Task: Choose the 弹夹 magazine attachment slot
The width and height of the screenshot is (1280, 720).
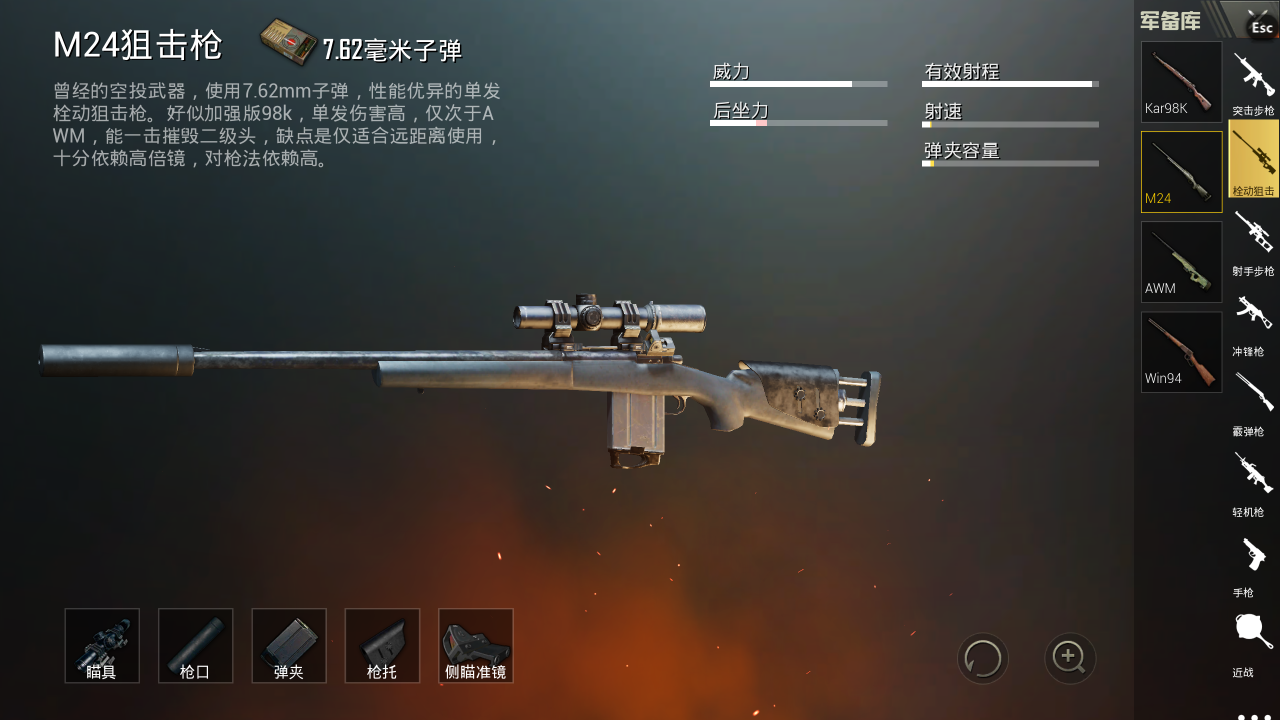Action: coord(289,646)
